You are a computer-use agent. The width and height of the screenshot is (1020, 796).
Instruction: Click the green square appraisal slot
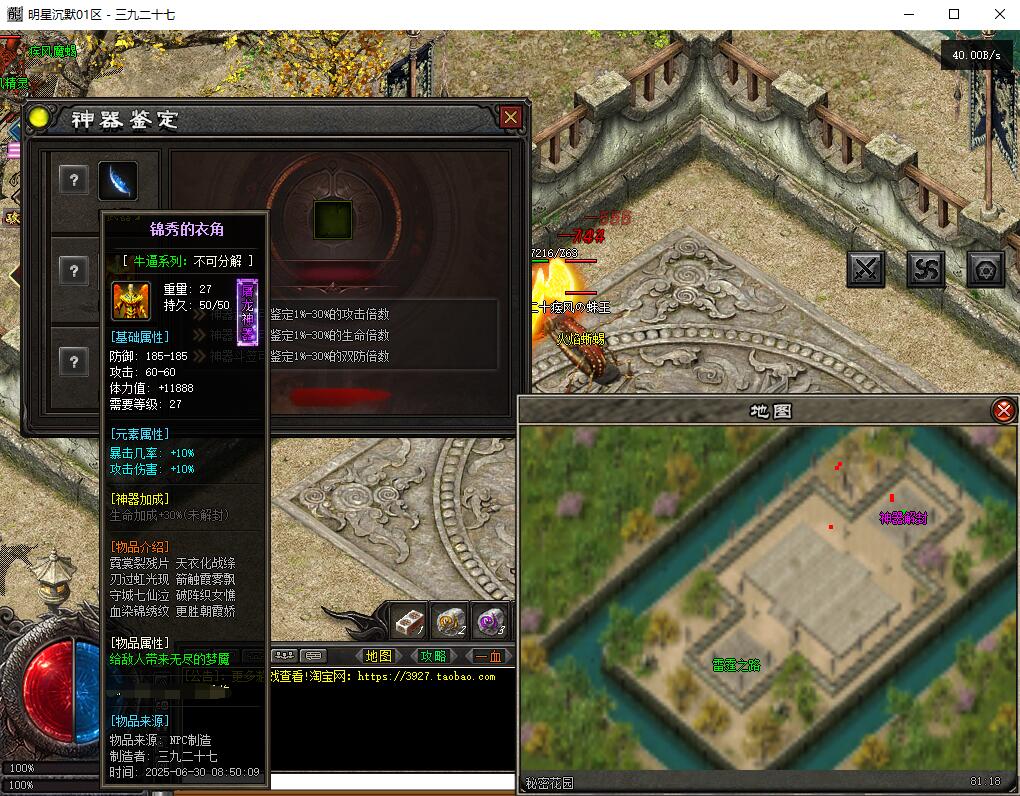[x=327, y=218]
